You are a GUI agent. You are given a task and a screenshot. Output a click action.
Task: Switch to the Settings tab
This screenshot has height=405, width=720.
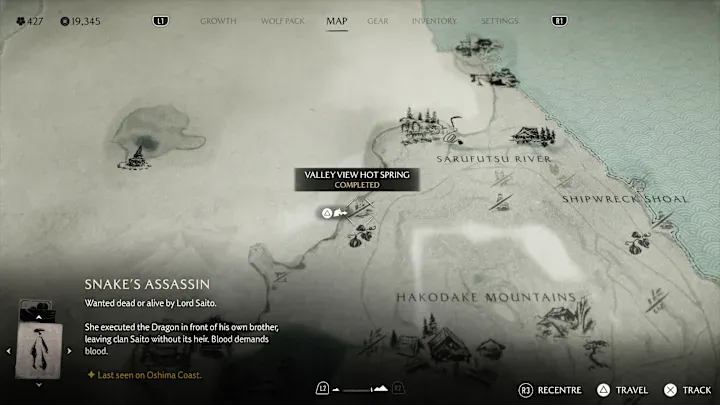coord(499,21)
